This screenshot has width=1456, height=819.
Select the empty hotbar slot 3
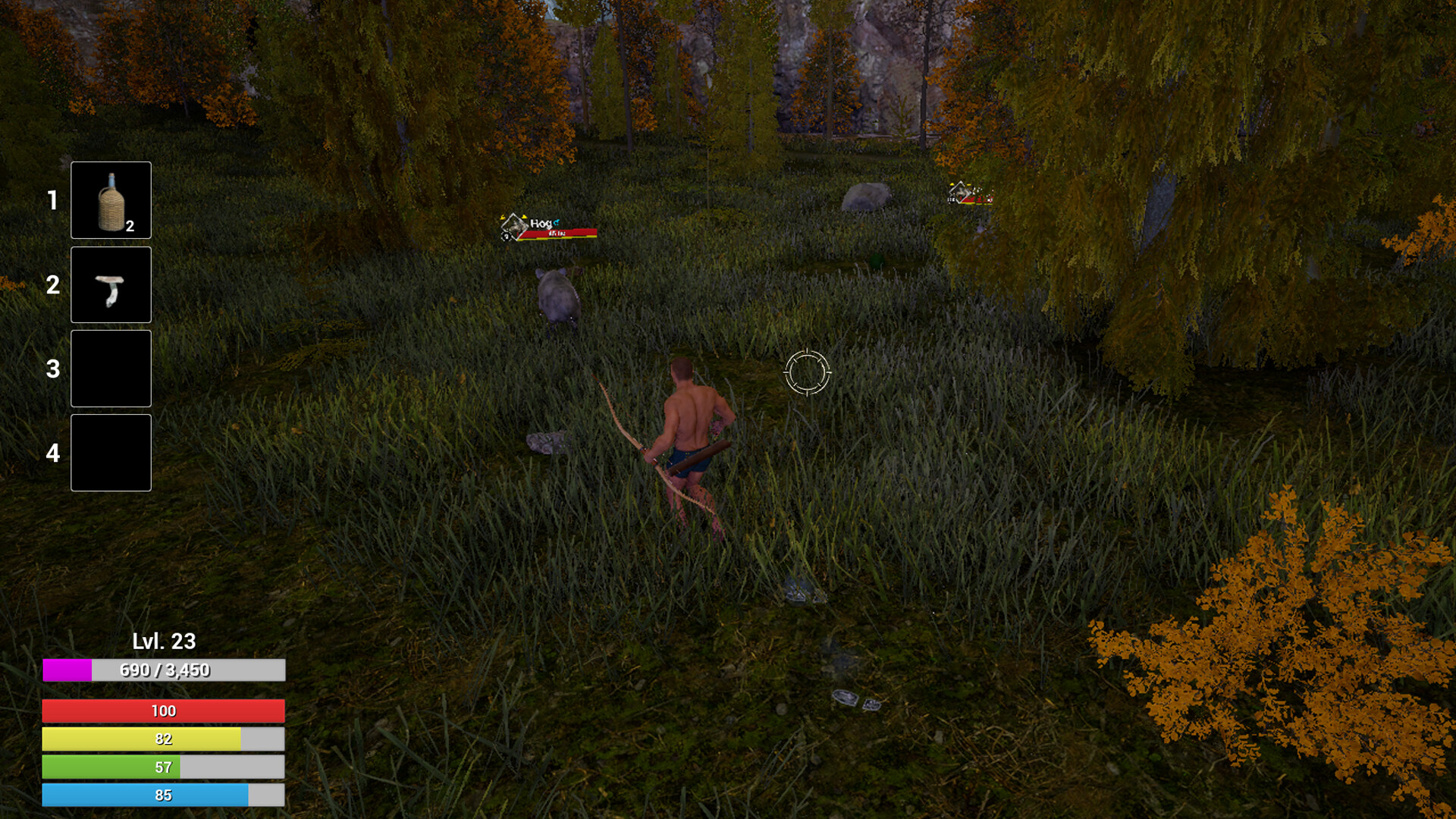[110, 368]
